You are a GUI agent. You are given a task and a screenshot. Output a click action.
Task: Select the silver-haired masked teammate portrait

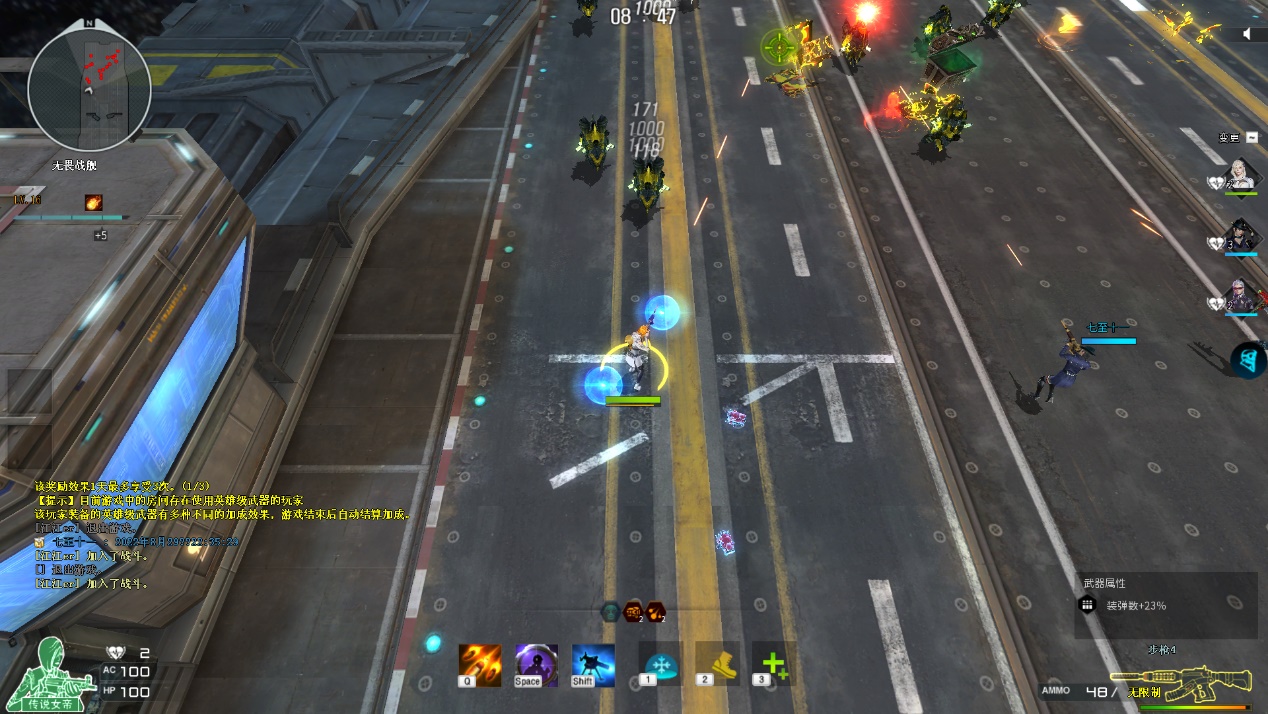click(1243, 296)
